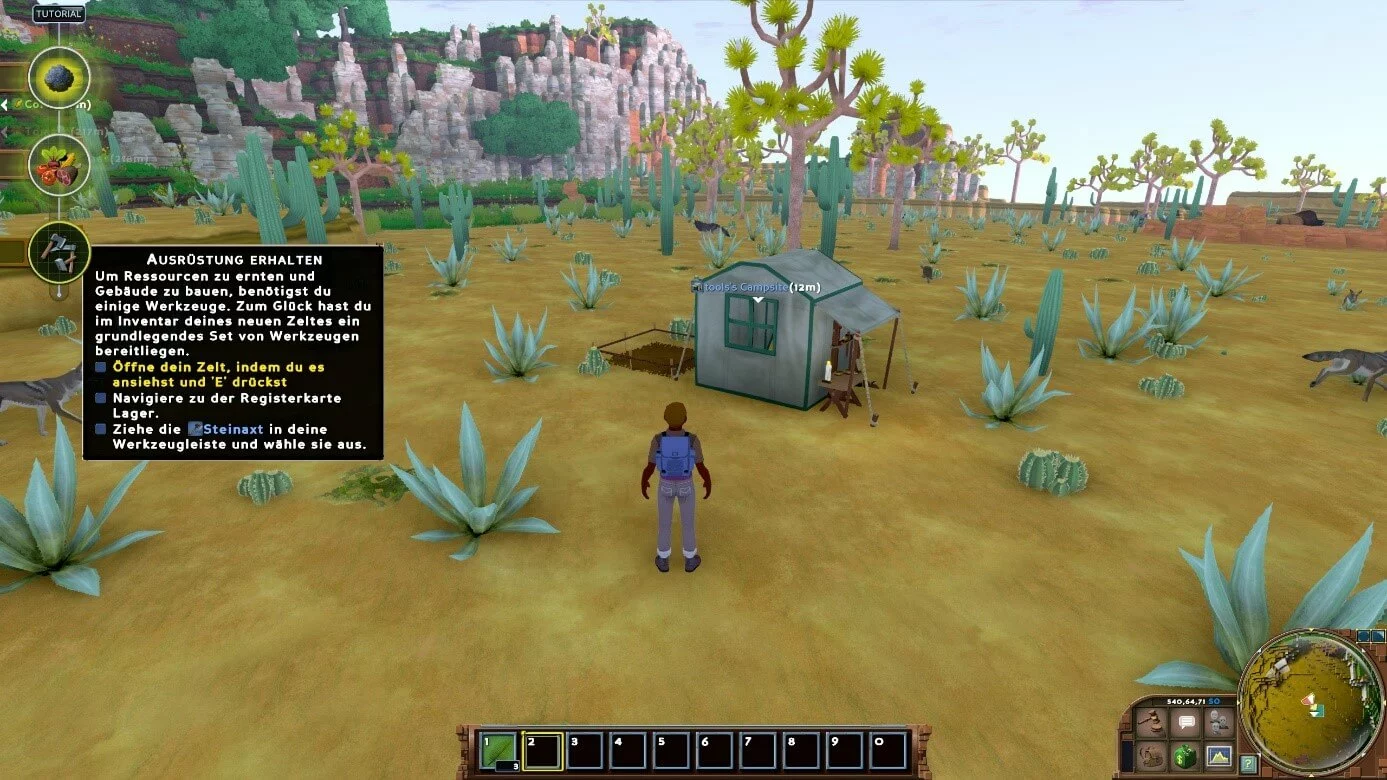Viewport: 1387px width, 780px height.
Task: Open the chat speech bubble button
Action: point(1187,722)
